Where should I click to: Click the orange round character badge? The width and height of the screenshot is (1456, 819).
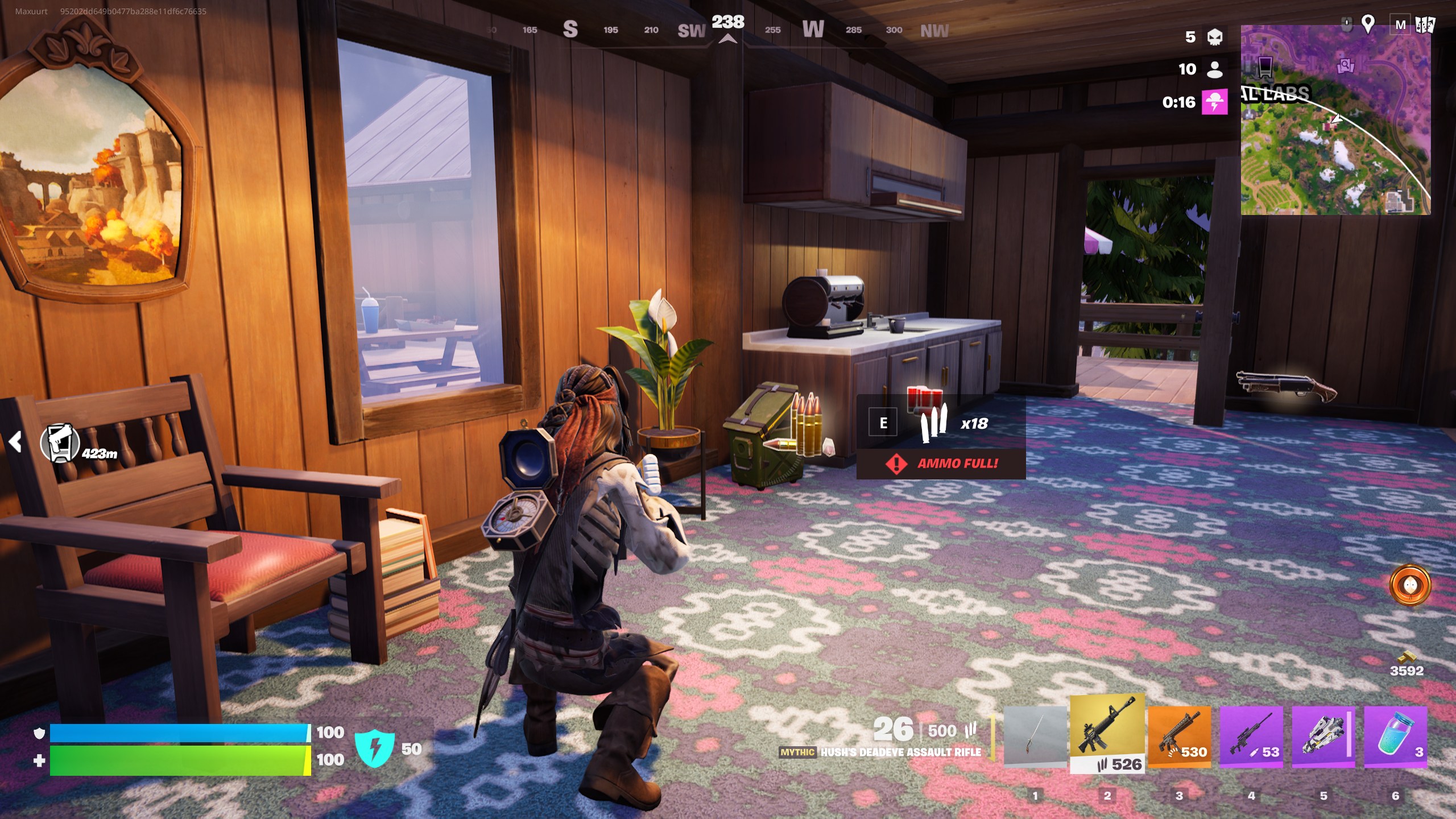[1409, 585]
